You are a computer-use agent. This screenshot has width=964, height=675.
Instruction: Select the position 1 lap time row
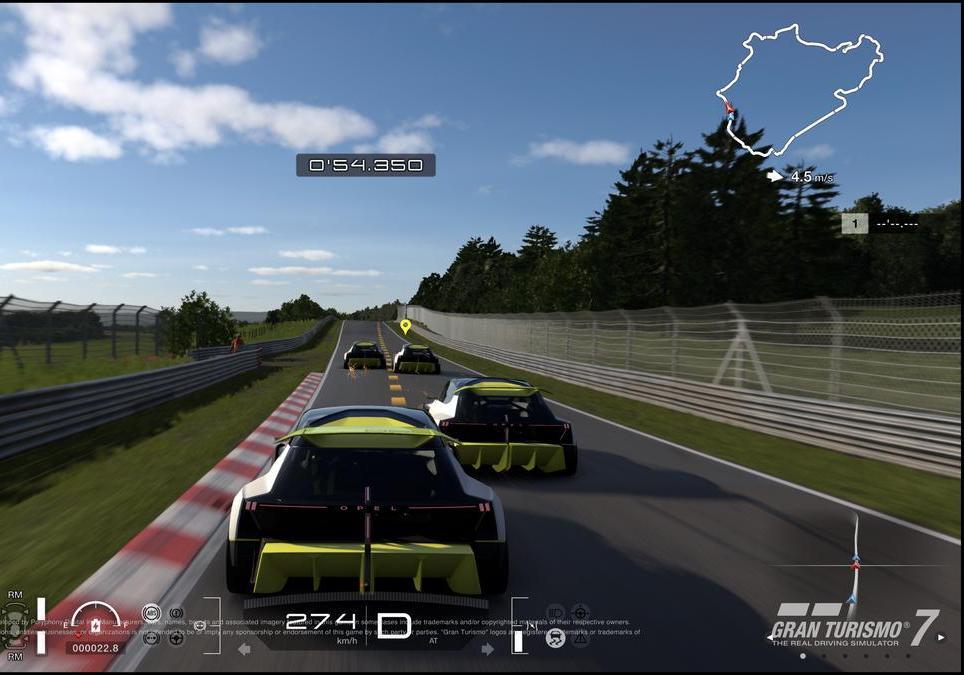(x=880, y=224)
